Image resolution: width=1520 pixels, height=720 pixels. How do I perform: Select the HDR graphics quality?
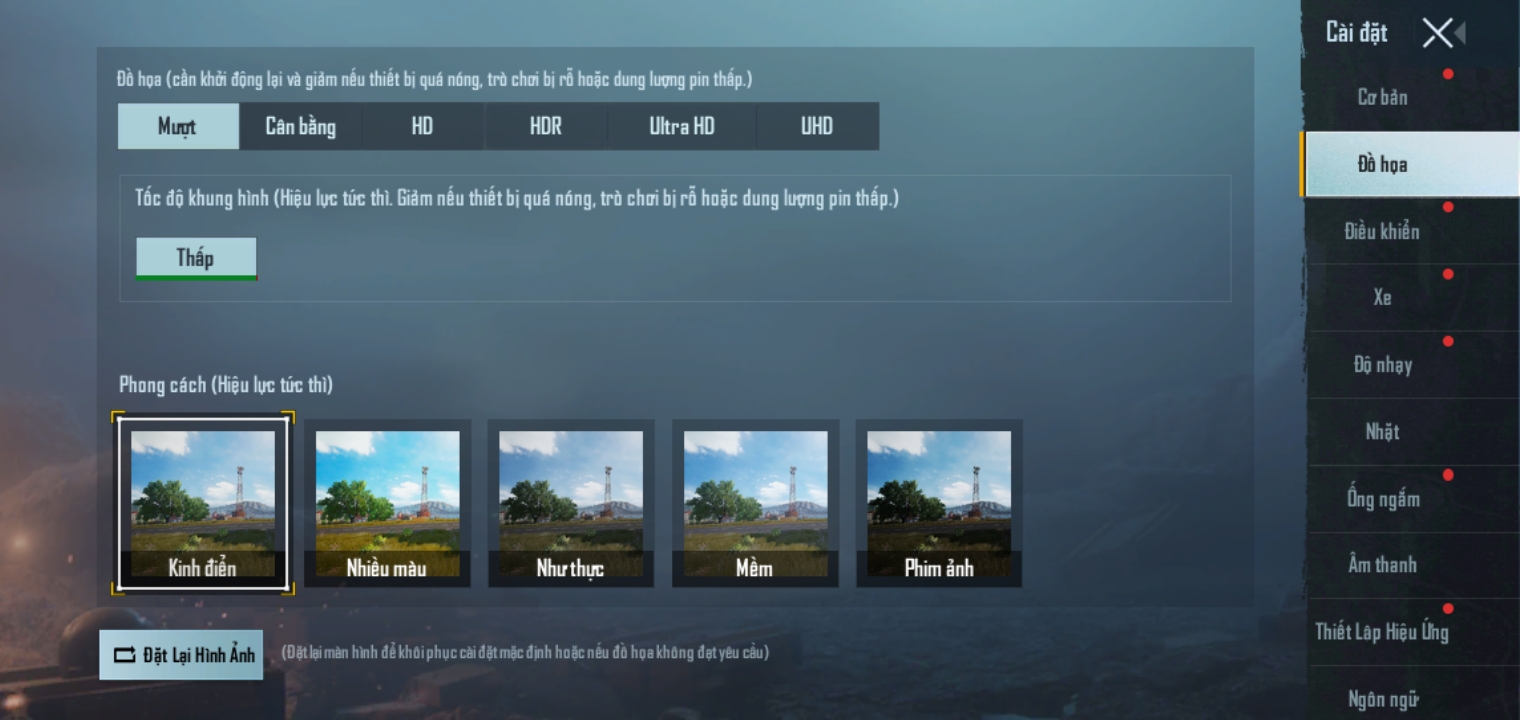click(x=546, y=126)
